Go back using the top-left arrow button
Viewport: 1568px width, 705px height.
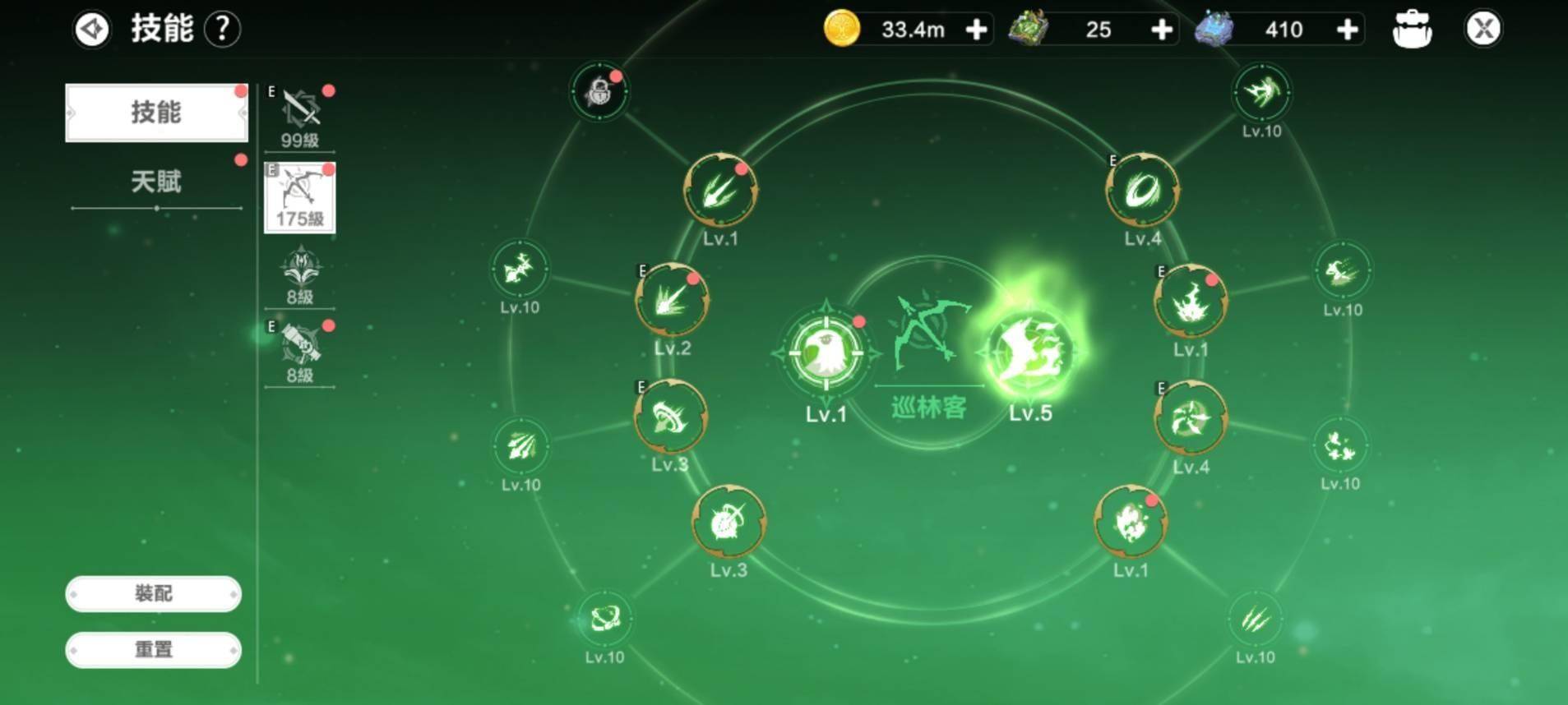91,30
